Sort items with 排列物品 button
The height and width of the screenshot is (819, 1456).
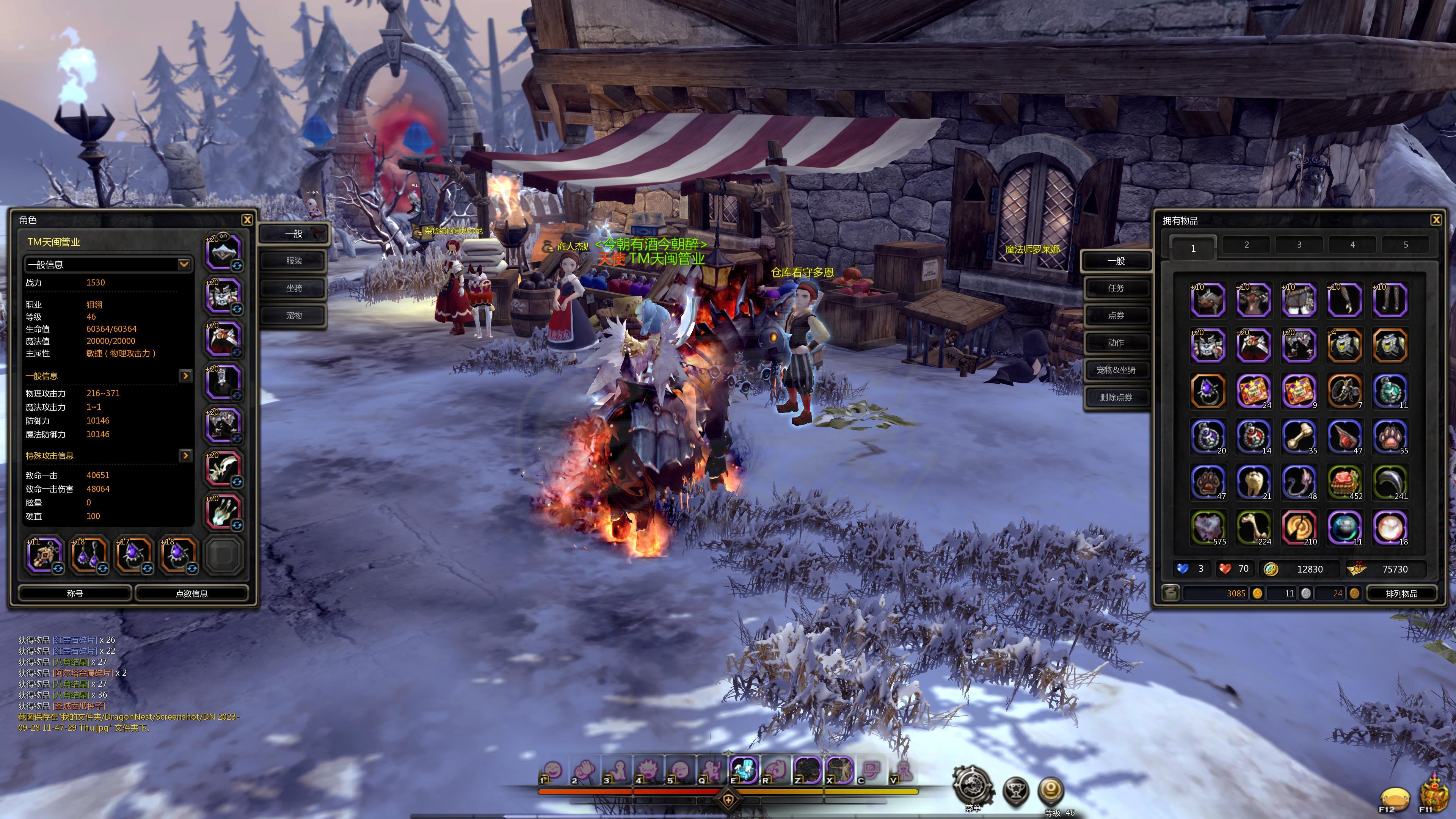[1401, 593]
